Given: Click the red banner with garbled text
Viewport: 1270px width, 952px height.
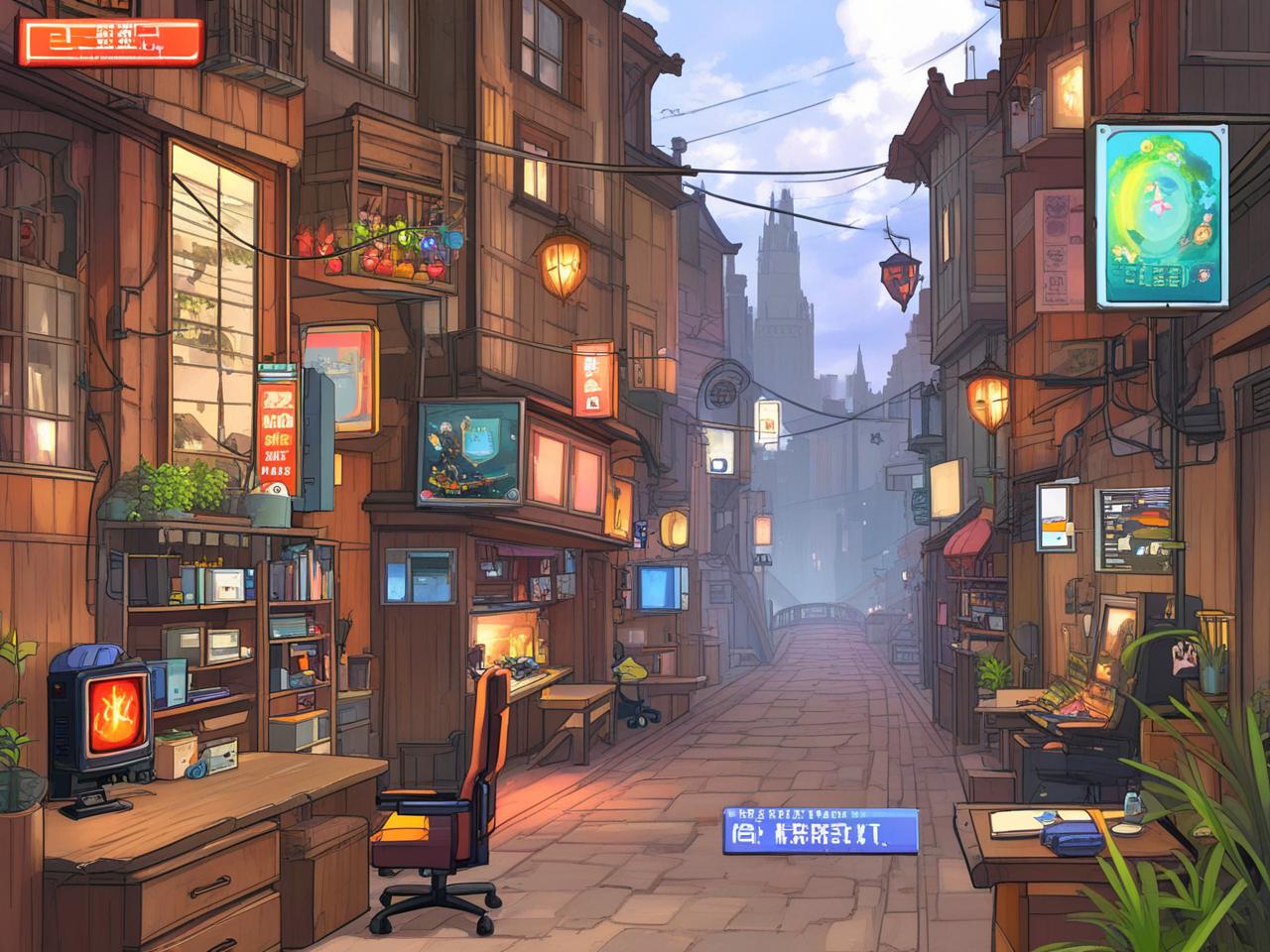Looking at the screenshot, I should tap(110, 43).
